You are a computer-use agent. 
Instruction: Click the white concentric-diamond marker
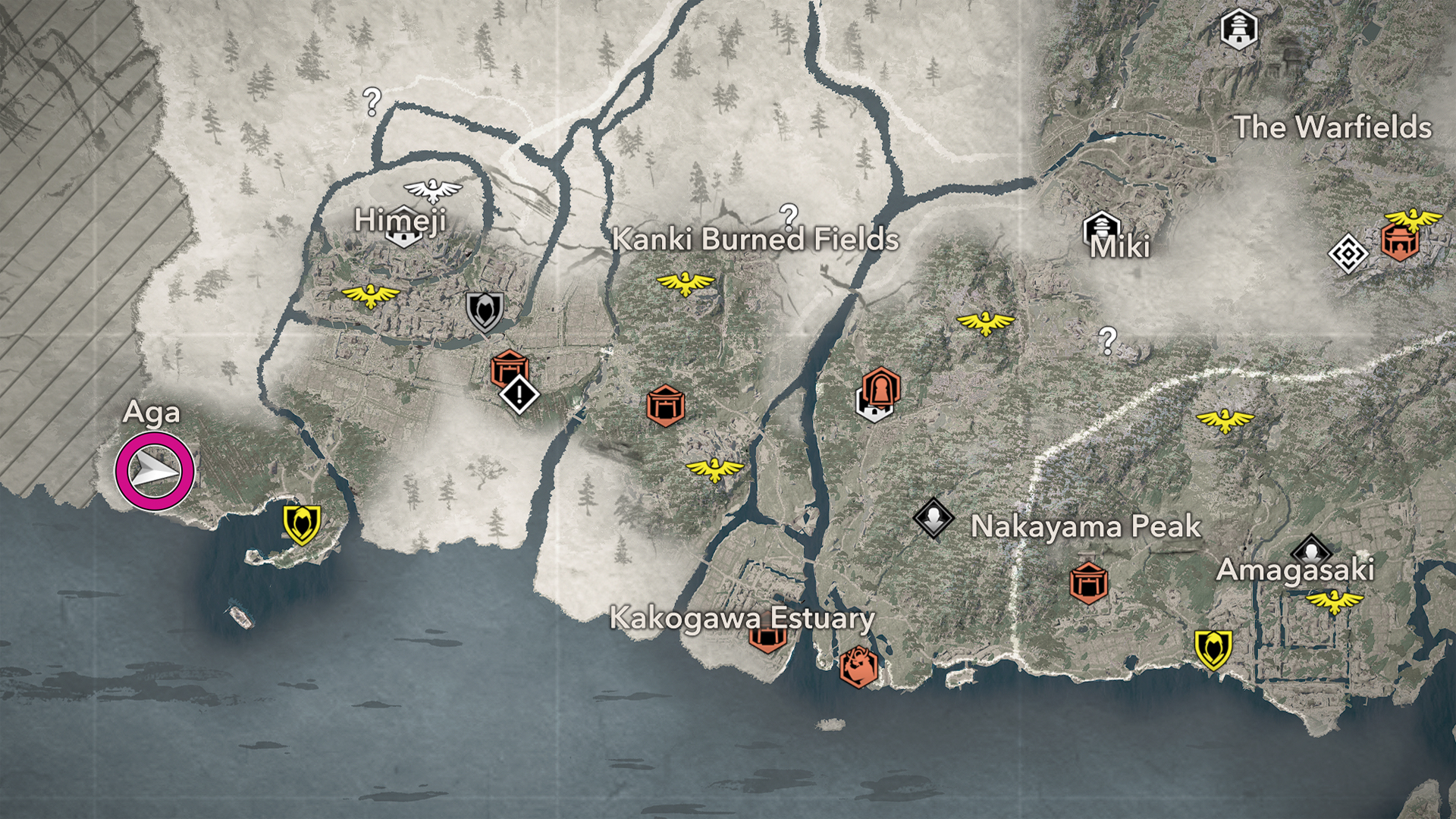point(1348,254)
